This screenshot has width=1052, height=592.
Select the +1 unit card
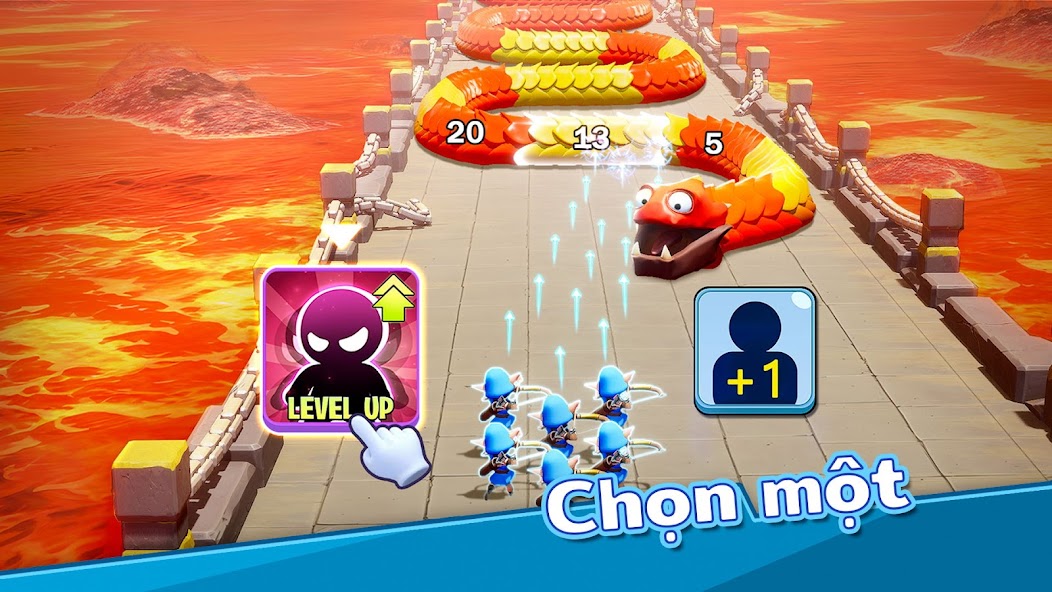pos(755,349)
